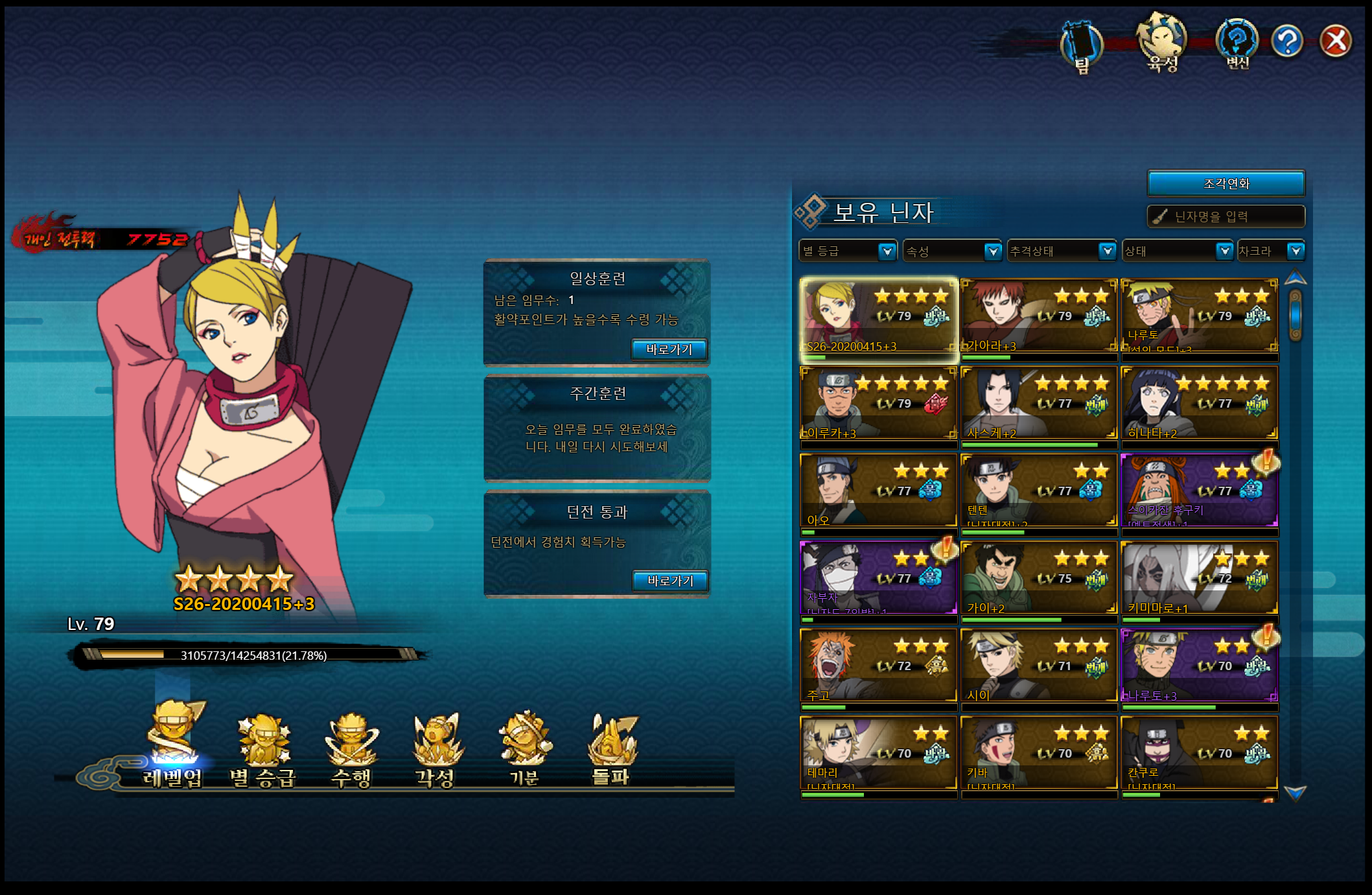Go to 던전 통과 dungeon via 바로가기
Image resolution: width=1372 pixels, height=895 pixels.
[x=669, y=581]
